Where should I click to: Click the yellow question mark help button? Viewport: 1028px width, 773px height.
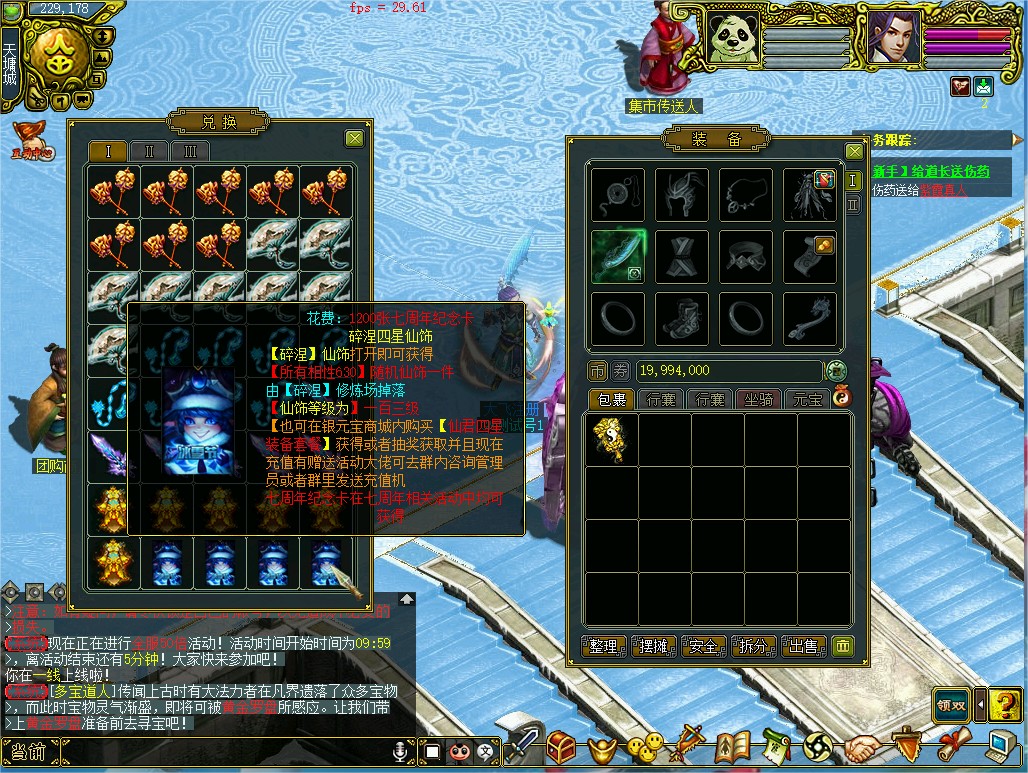pyautogui.click(x=1004, y=703)
